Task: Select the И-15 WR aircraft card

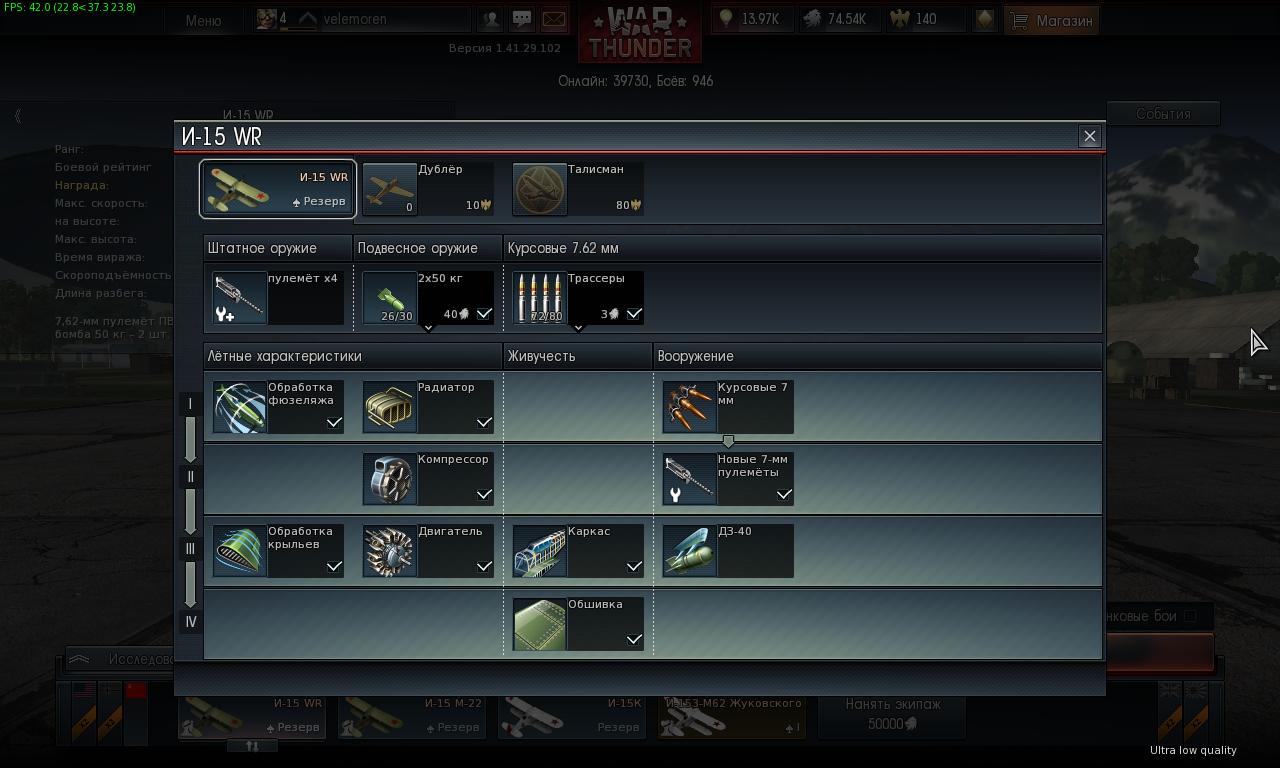Action: coord(278,189)
